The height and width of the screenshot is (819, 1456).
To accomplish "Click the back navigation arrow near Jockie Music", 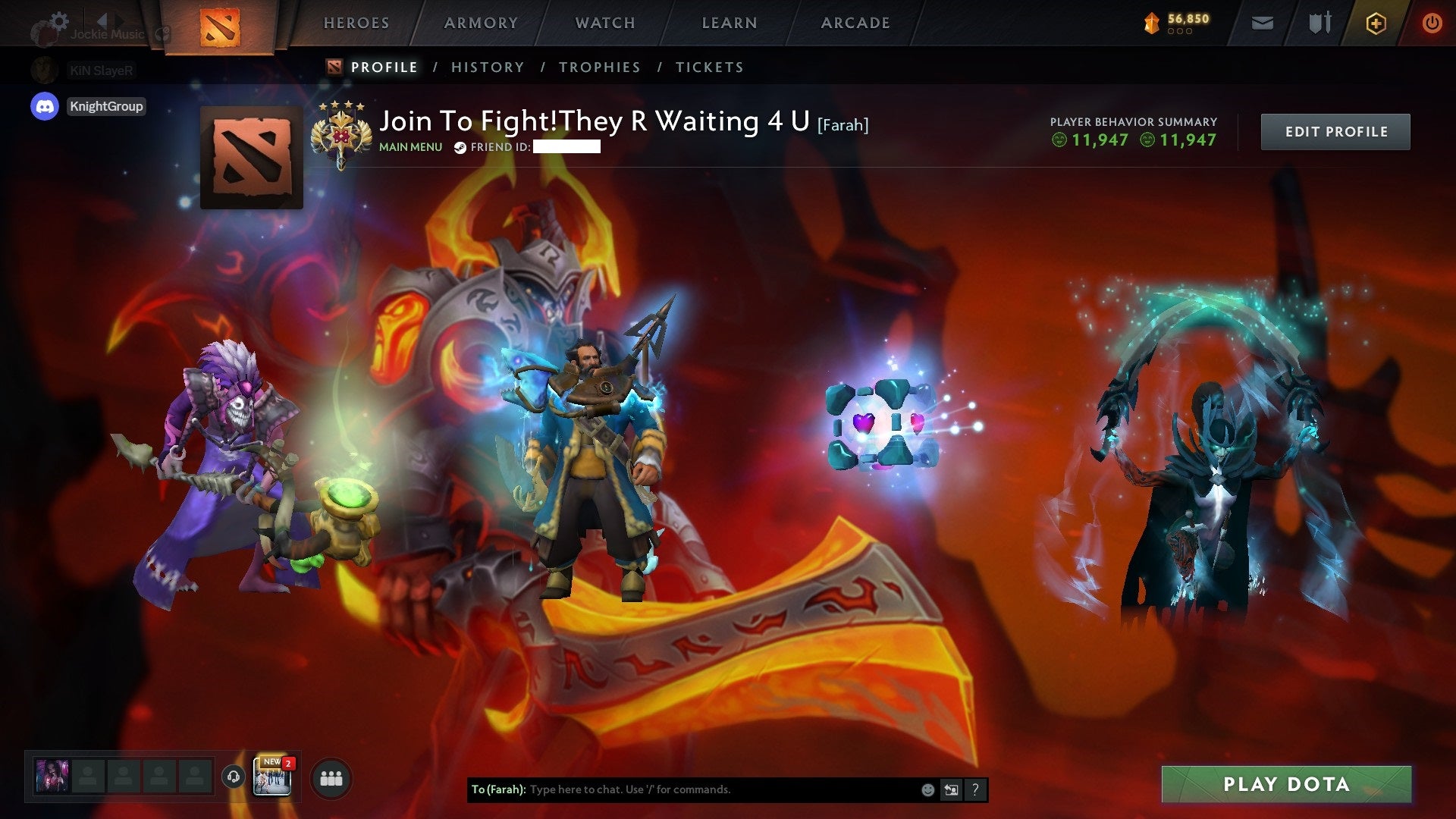I will 102,20.
